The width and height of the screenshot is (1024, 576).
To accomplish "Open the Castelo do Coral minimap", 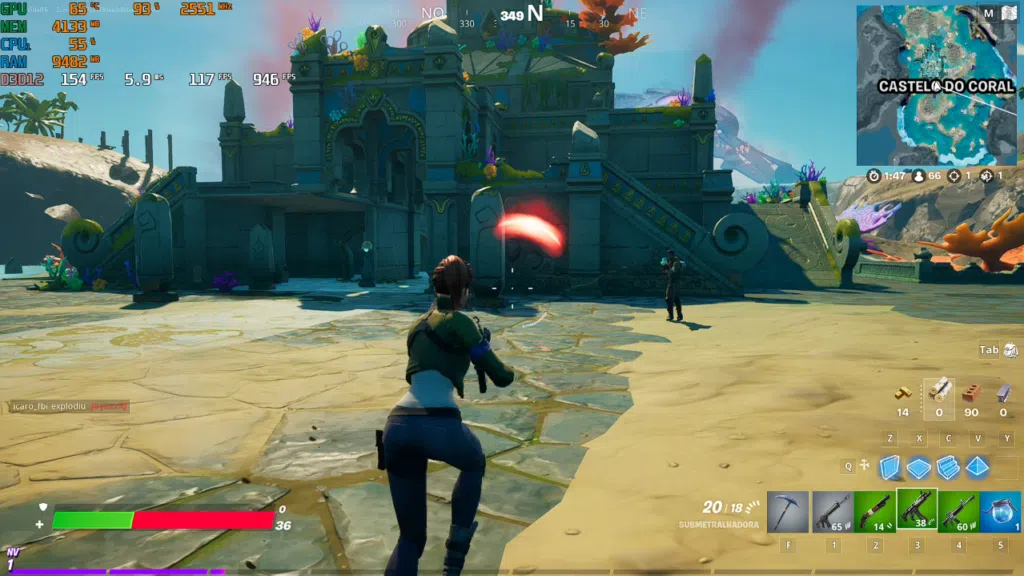I will (x=923, y=85).
